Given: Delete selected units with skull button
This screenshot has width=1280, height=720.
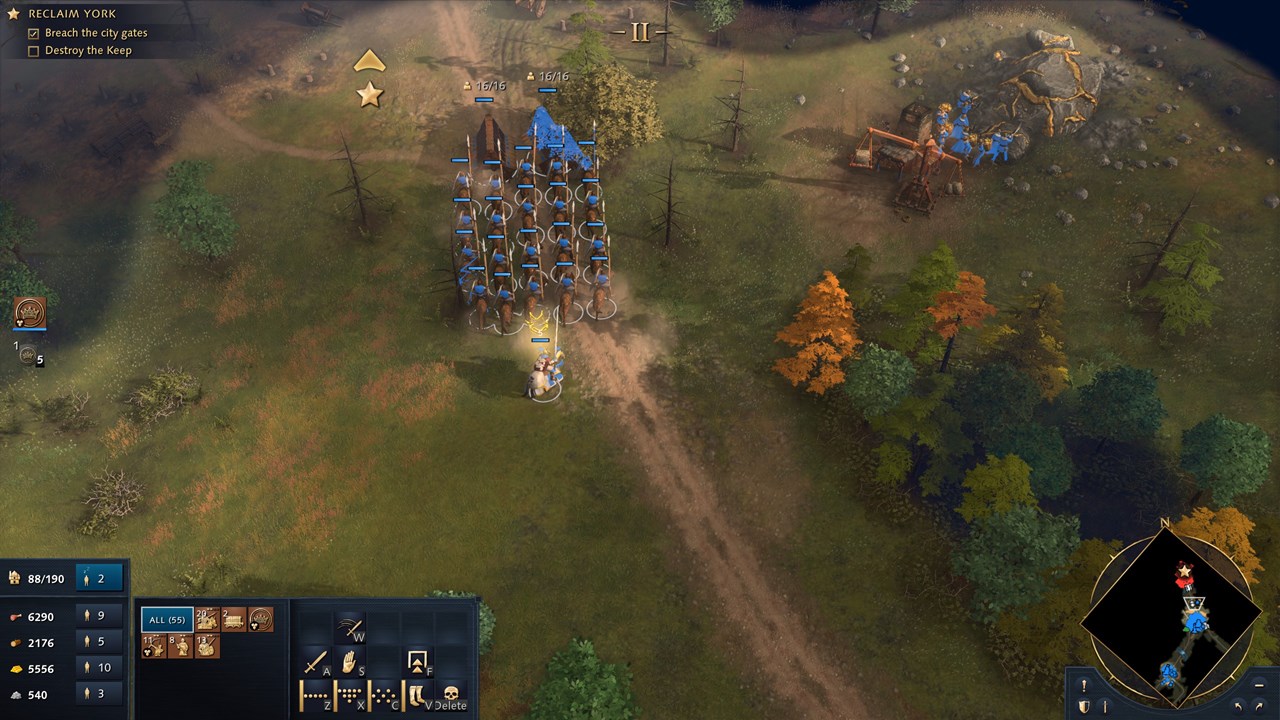Looking at the screenshot, I should [x=451, y=695].
